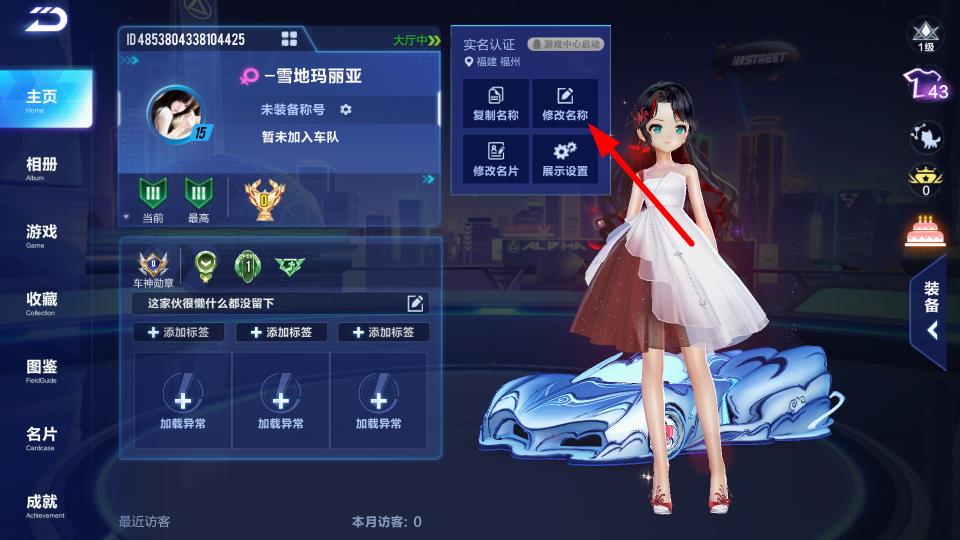Open the 修改名片 edit card option
Viewport: 960px width, 540px height.
496,159
